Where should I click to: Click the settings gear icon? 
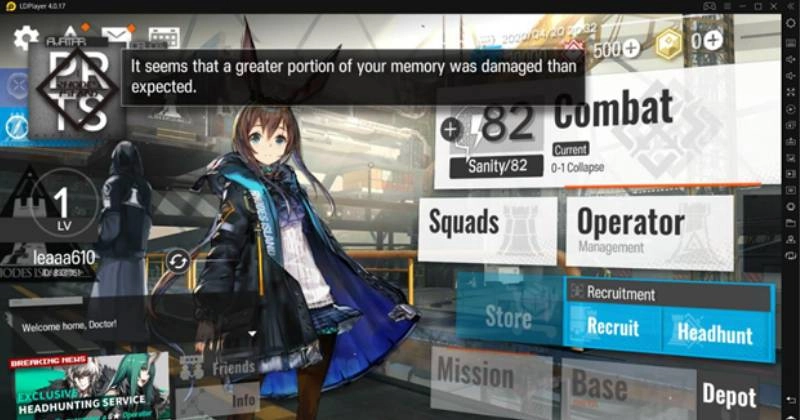click(x=26, y=39)
